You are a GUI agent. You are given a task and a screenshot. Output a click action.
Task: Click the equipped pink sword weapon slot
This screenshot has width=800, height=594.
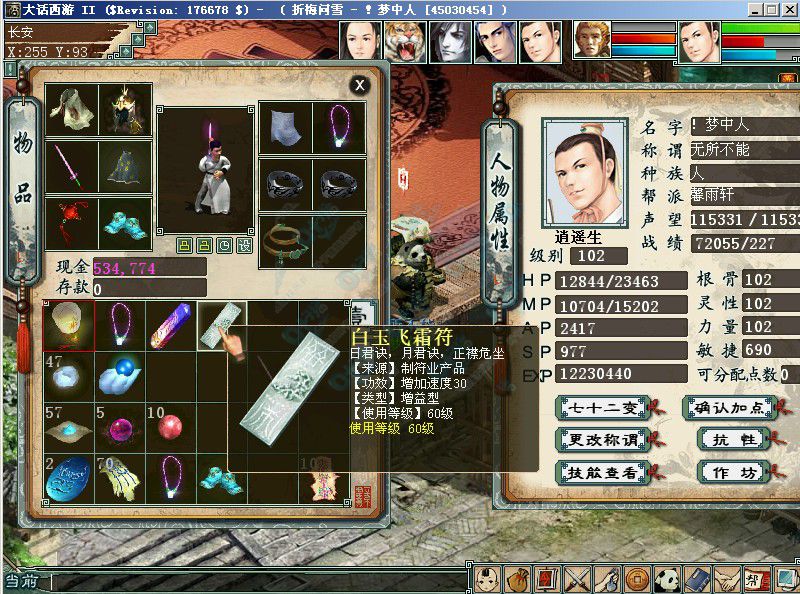[x=72, y=166]
